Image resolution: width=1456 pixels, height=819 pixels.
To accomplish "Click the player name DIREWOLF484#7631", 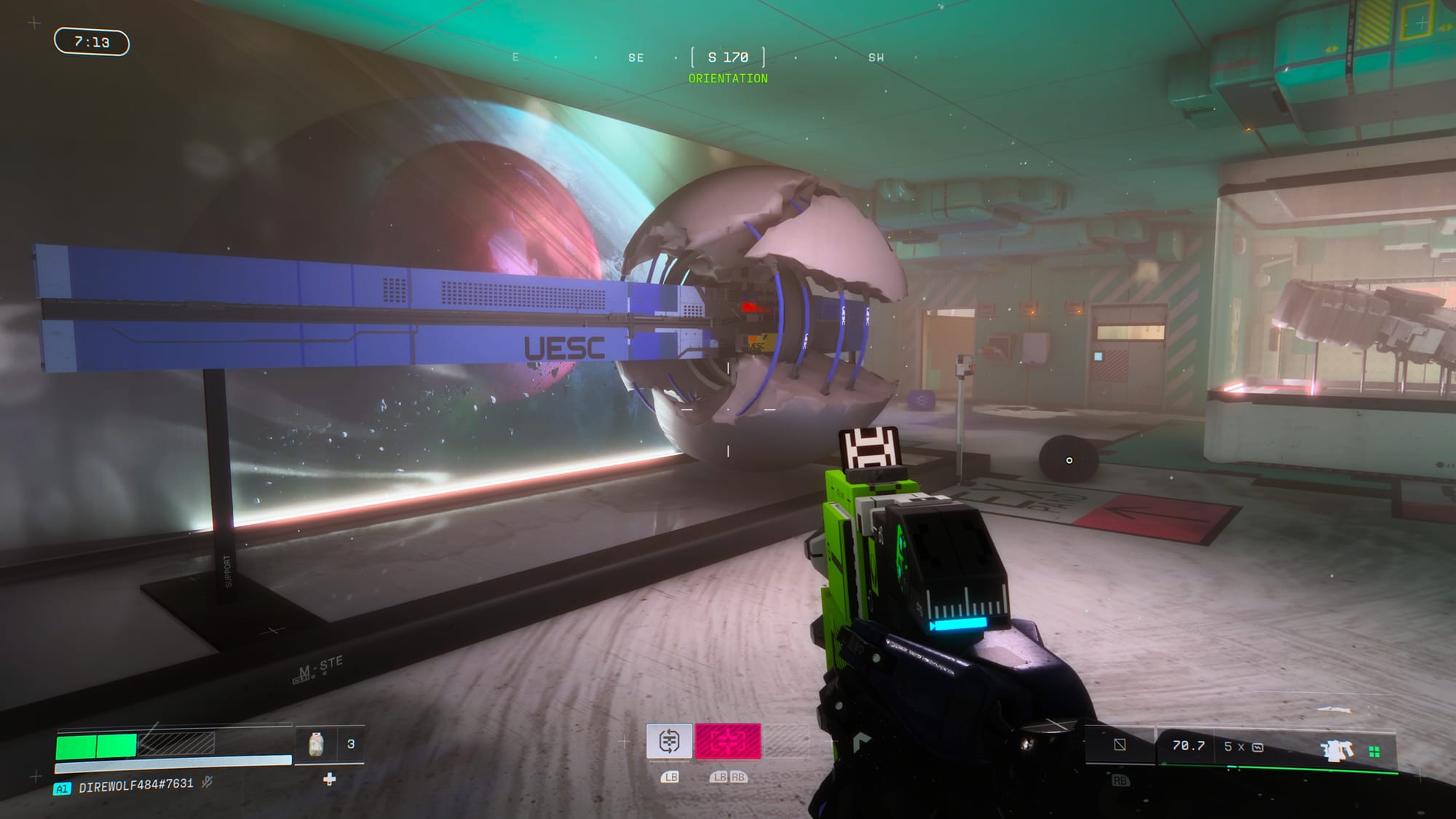I will (135, 786).
